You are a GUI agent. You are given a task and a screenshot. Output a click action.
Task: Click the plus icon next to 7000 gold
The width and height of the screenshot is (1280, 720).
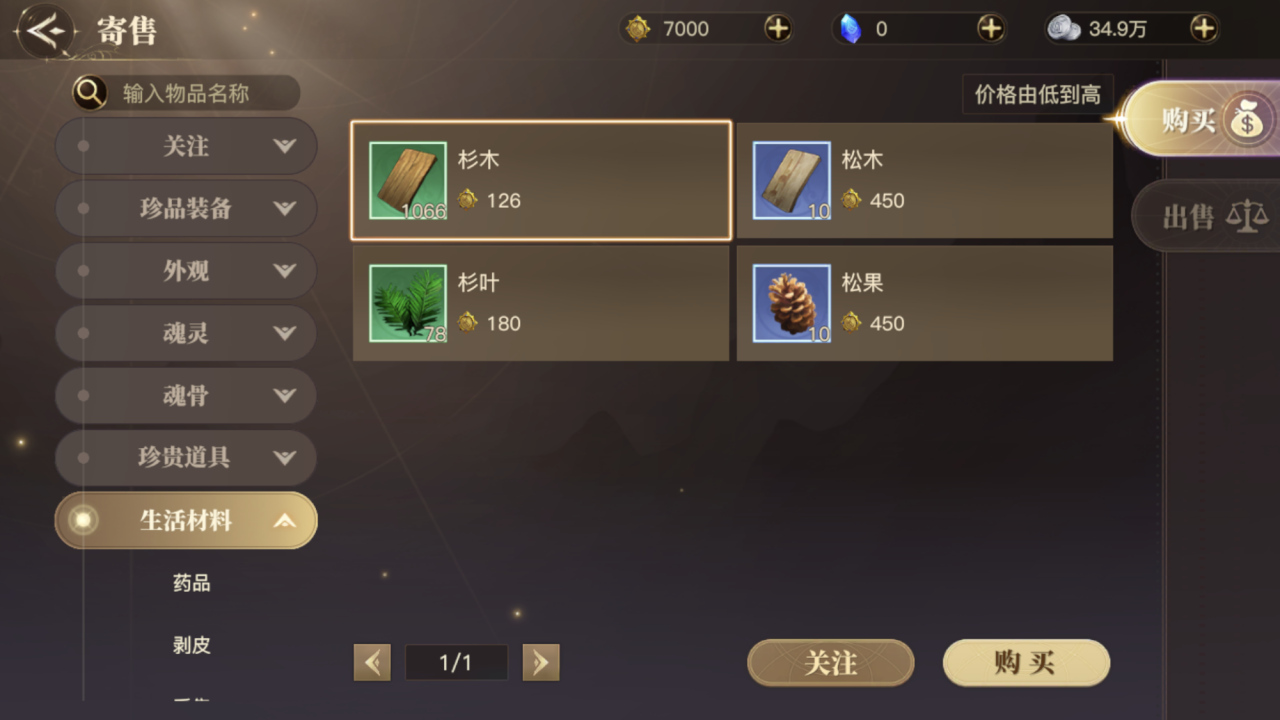[x=778, y=29]
